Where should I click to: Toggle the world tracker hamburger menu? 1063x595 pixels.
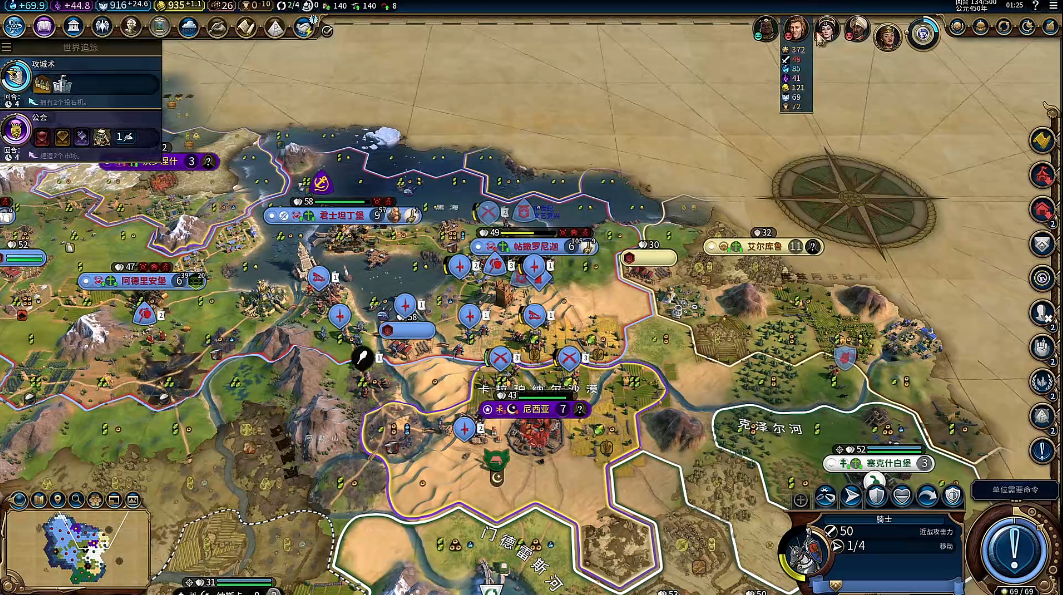click(6, 47)
